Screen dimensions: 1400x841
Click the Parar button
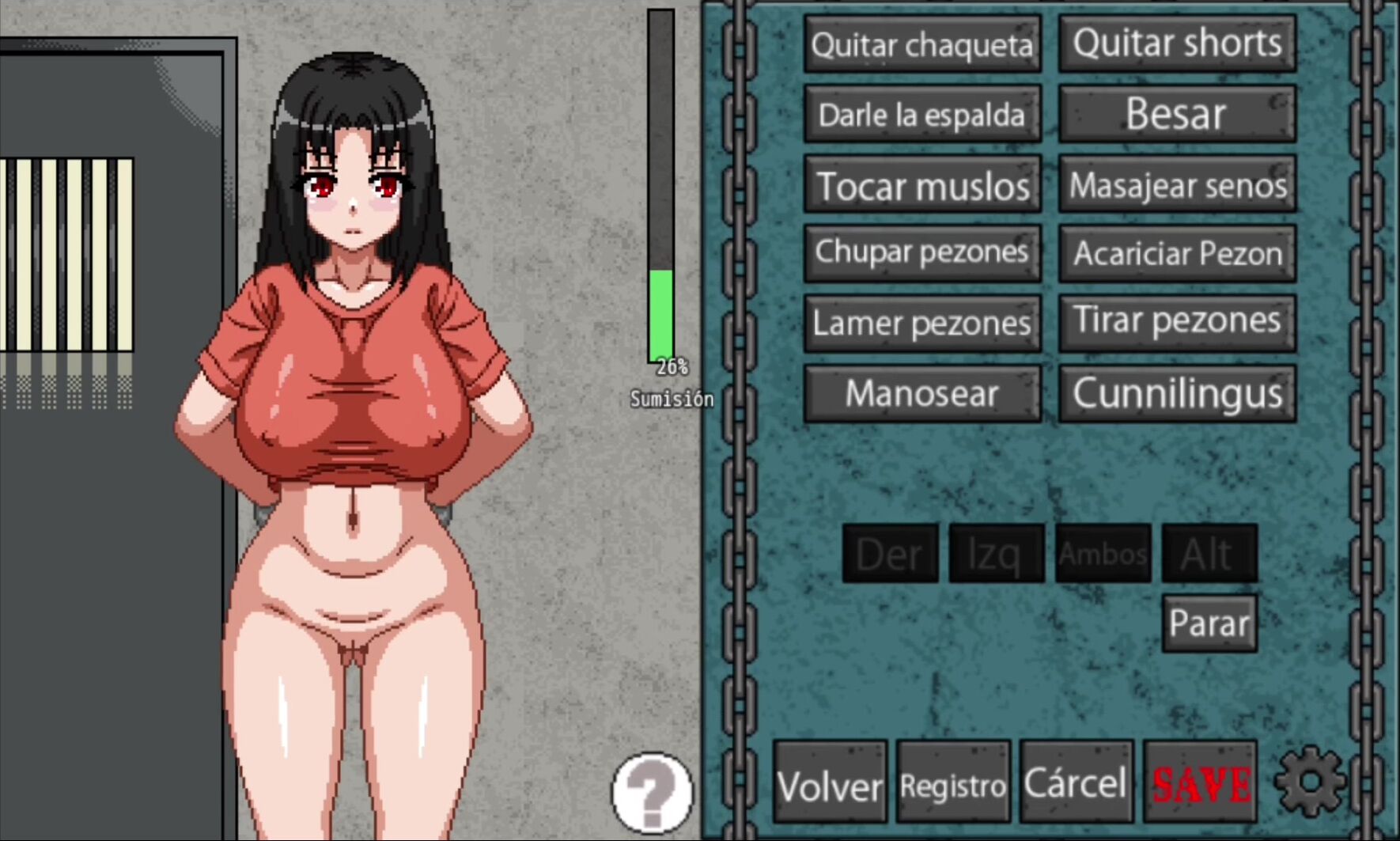[x=1209, y=623]
